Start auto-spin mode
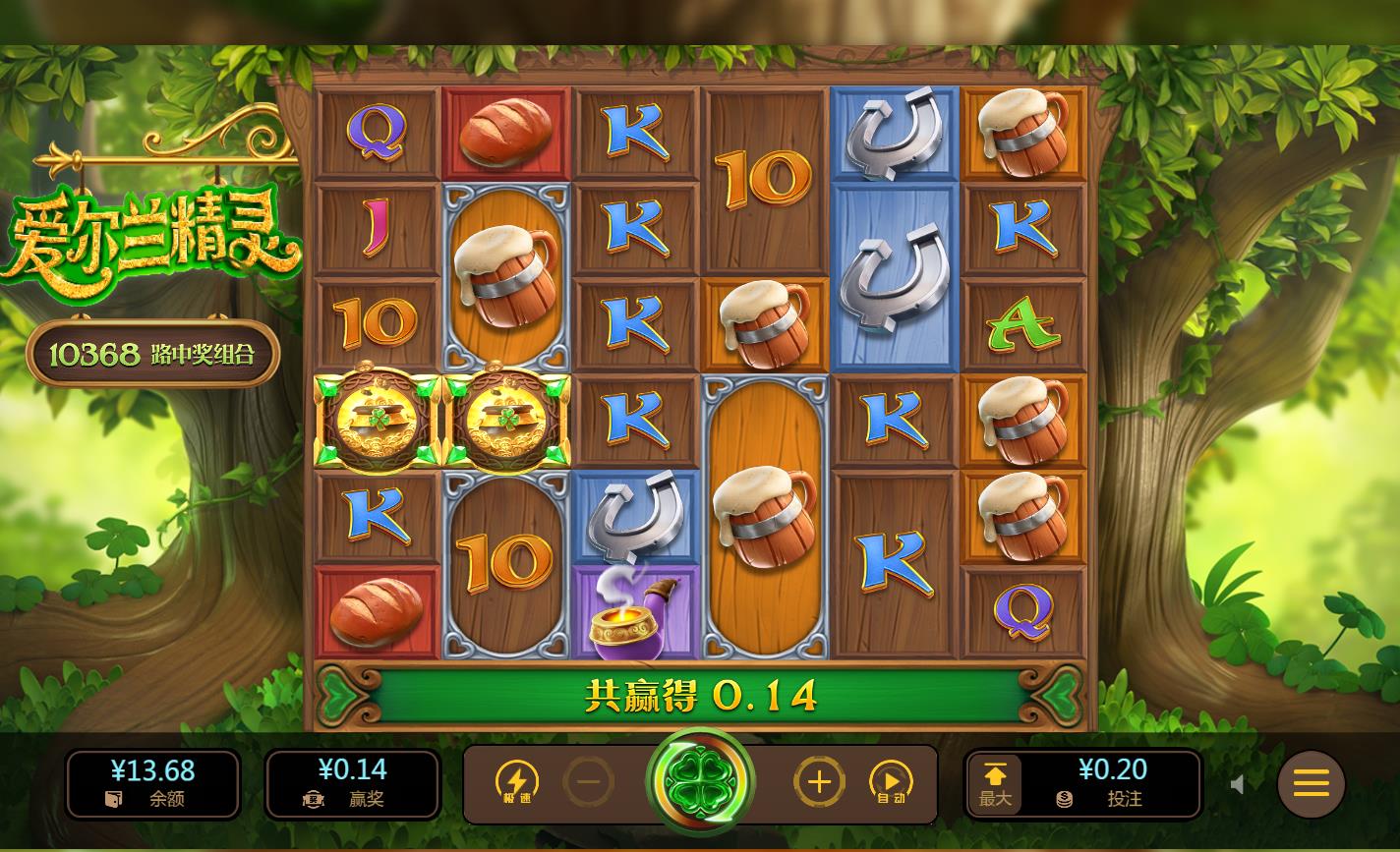Image resolution: width=1400 pixels, height=852 pixels. click(891, 783)
